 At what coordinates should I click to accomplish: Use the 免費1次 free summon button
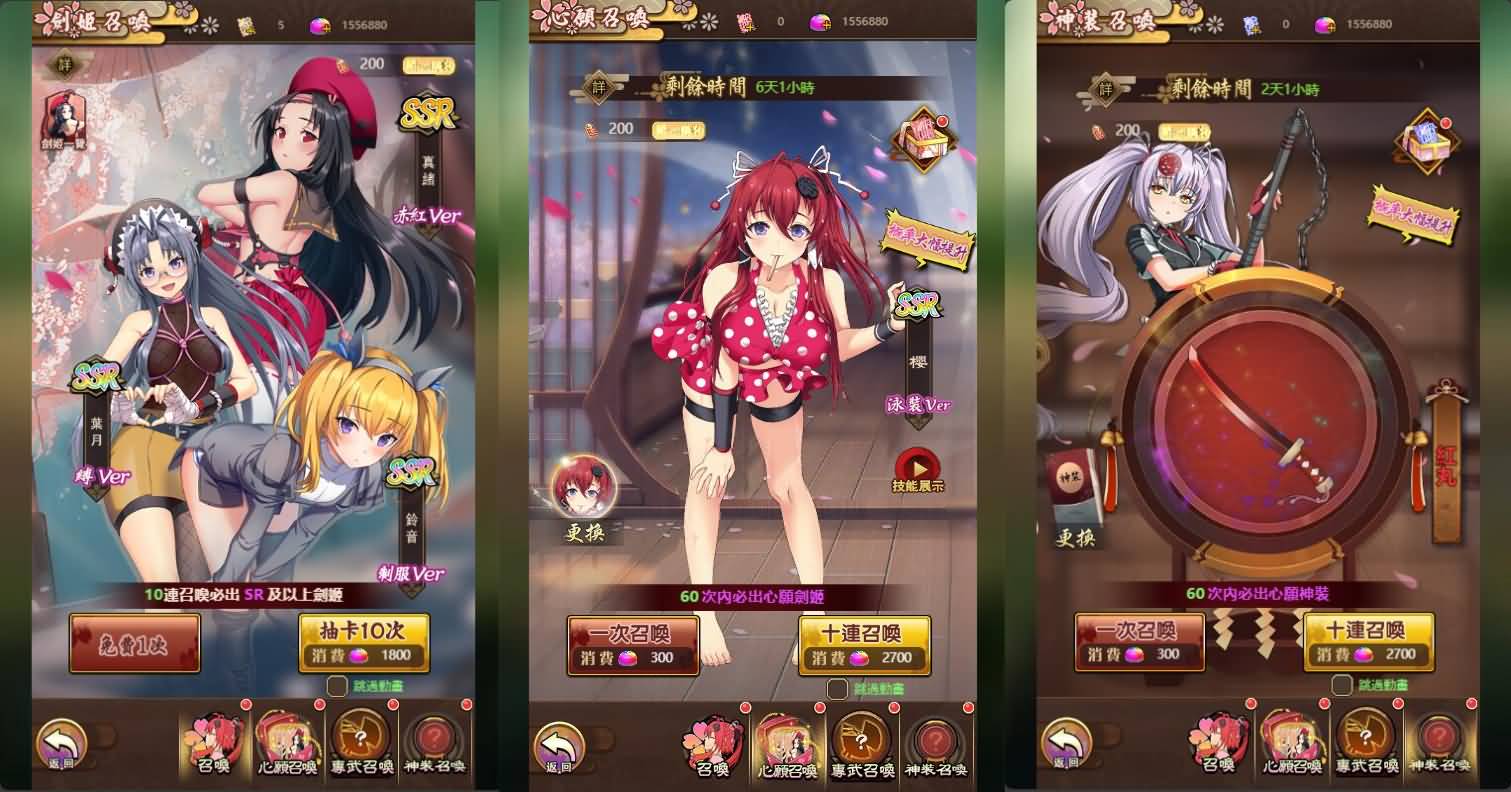tap(134, 642)
